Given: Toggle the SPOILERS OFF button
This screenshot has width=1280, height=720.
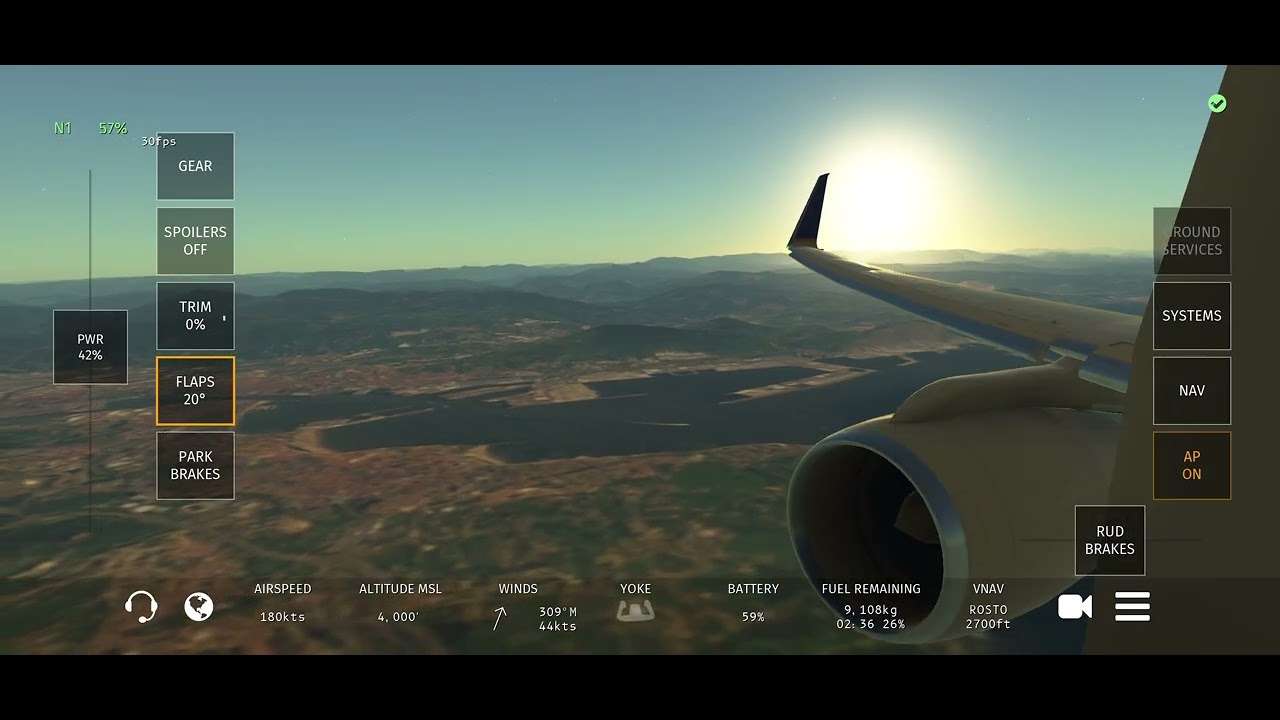Looking at the screenshot, I should [x=195, y=241].
